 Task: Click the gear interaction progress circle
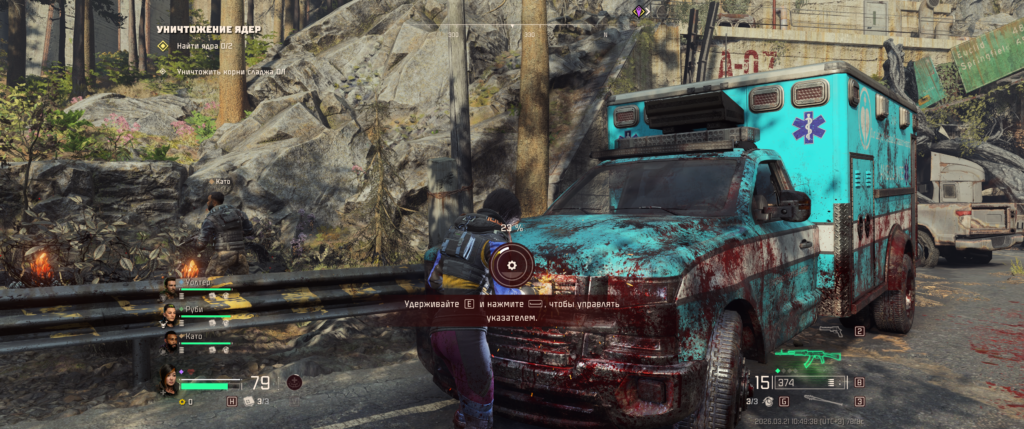coord(512,265)
